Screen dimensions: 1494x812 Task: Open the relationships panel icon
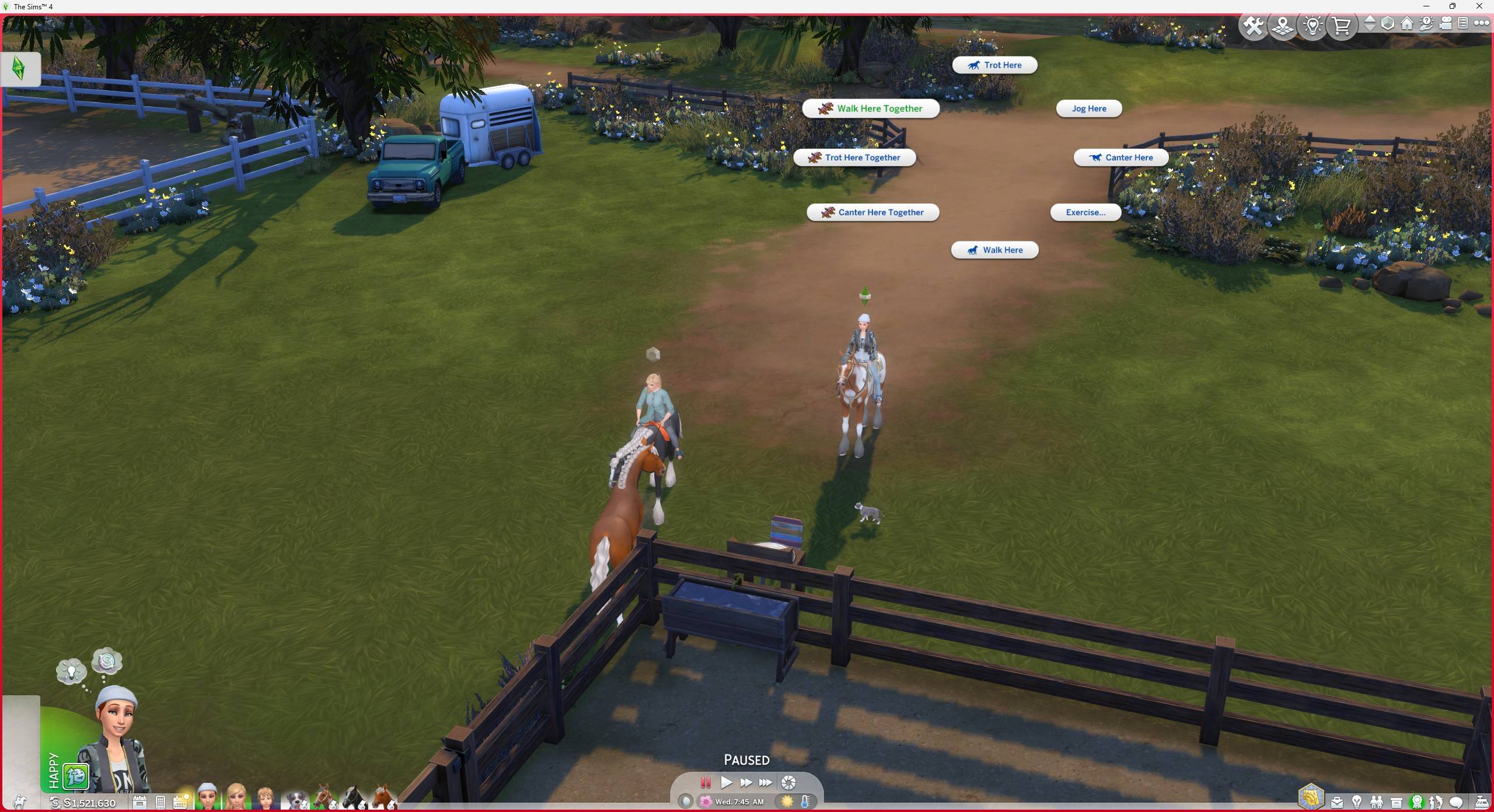[1376, 801]
